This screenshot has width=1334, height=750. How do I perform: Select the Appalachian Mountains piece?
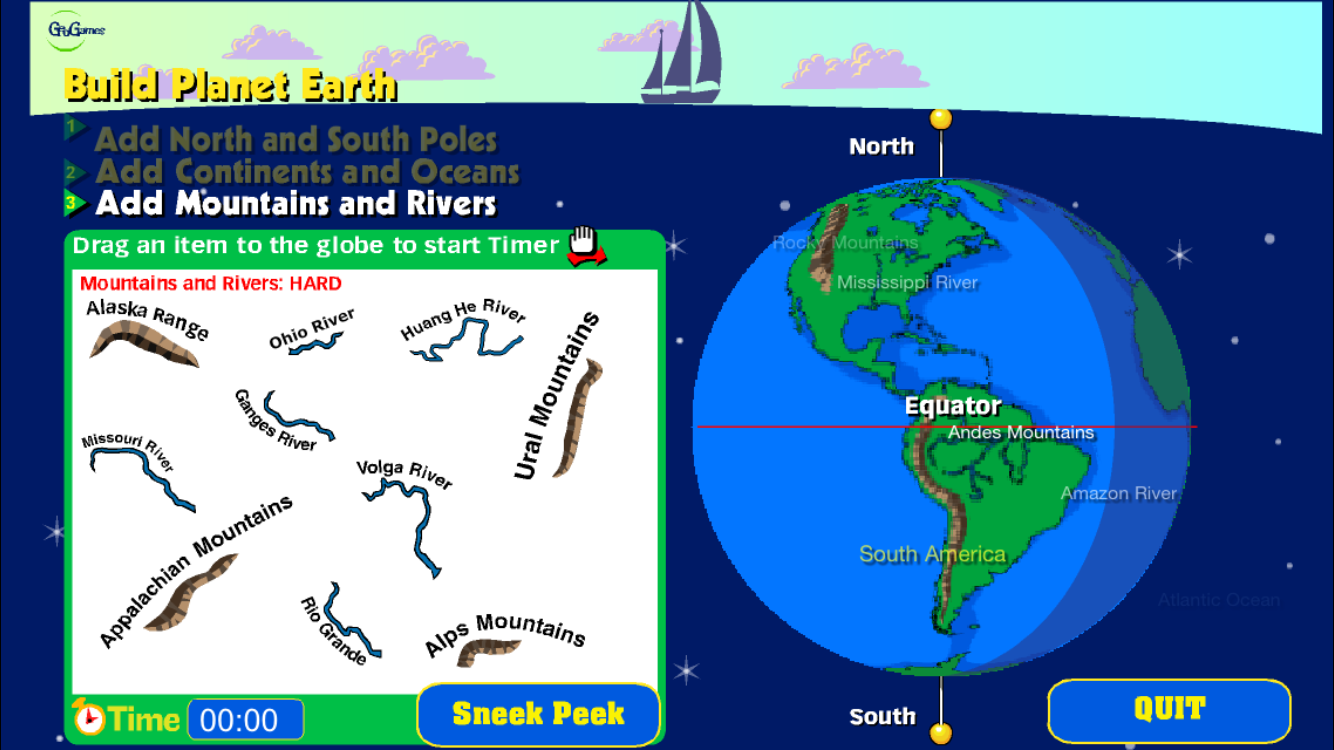[x=191, y=592]
